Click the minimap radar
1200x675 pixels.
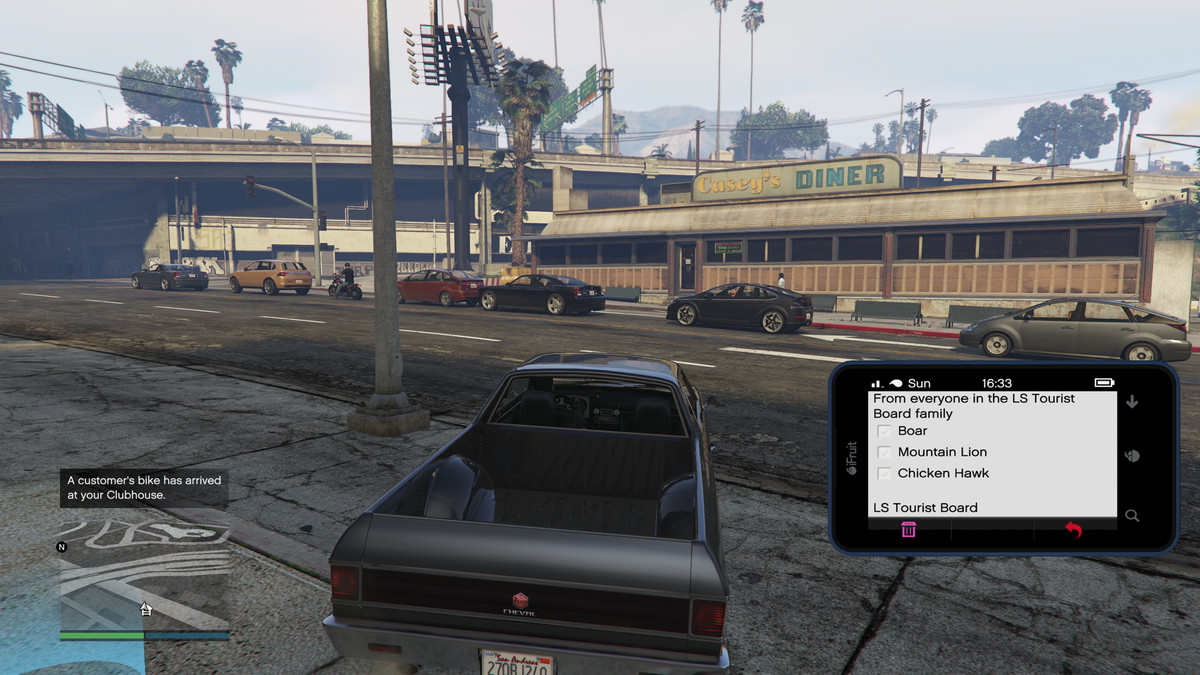click(144, 578)
